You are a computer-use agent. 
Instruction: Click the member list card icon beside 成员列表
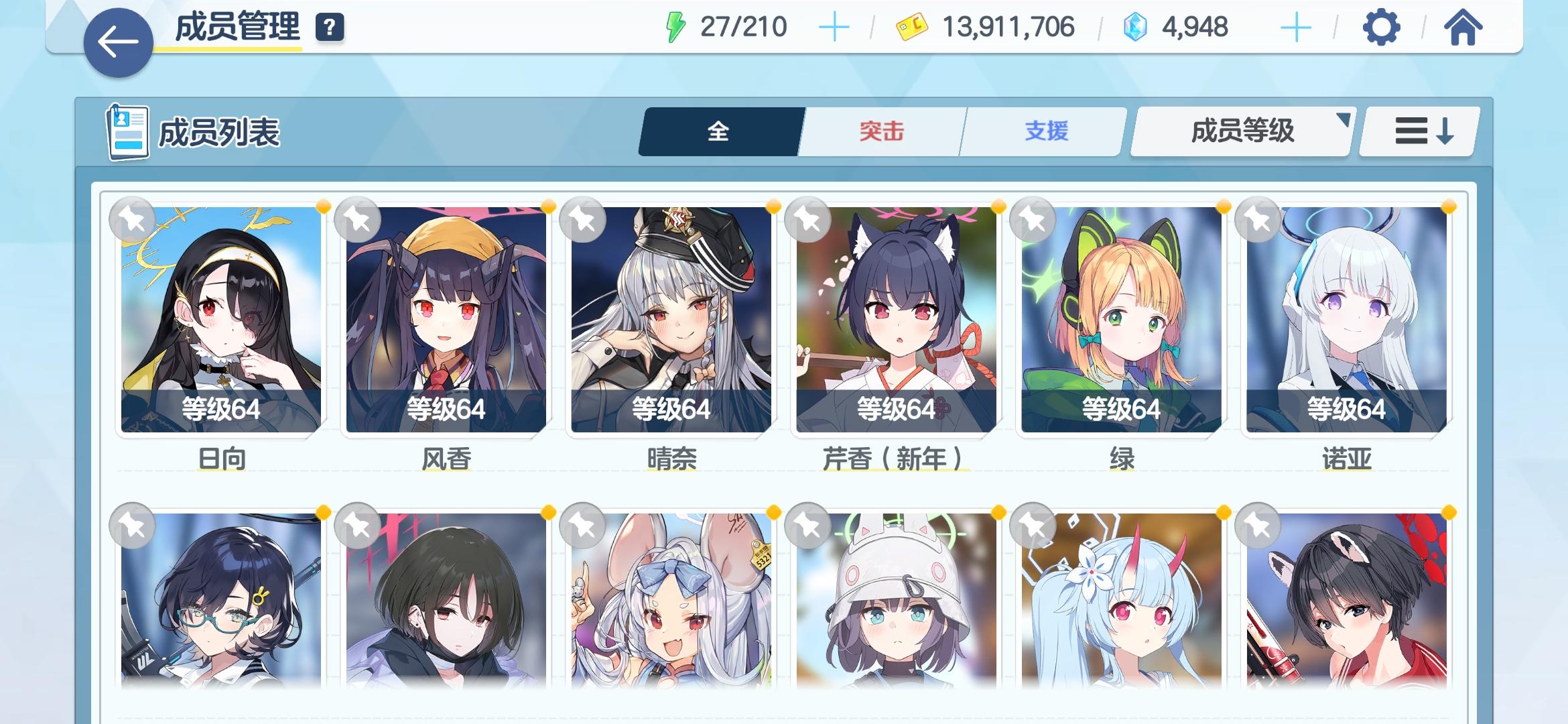(x=129, y=131)
